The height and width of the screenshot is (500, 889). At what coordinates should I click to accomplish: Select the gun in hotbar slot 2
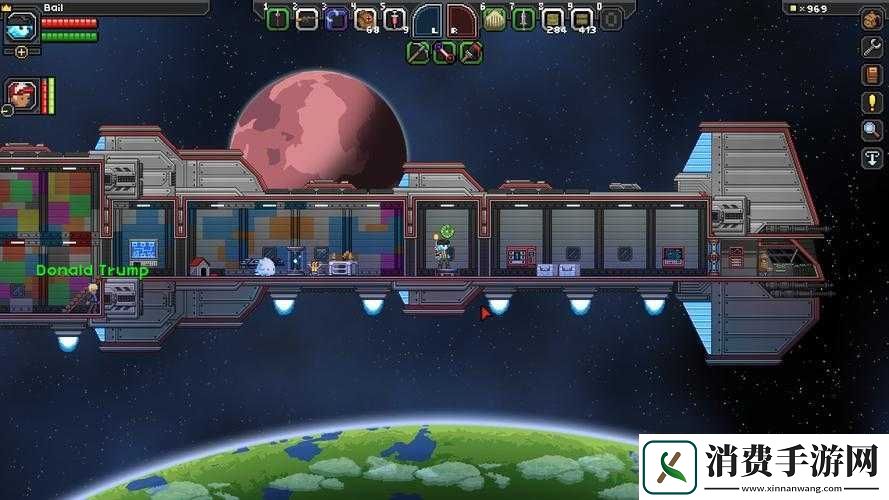[307, 19]
